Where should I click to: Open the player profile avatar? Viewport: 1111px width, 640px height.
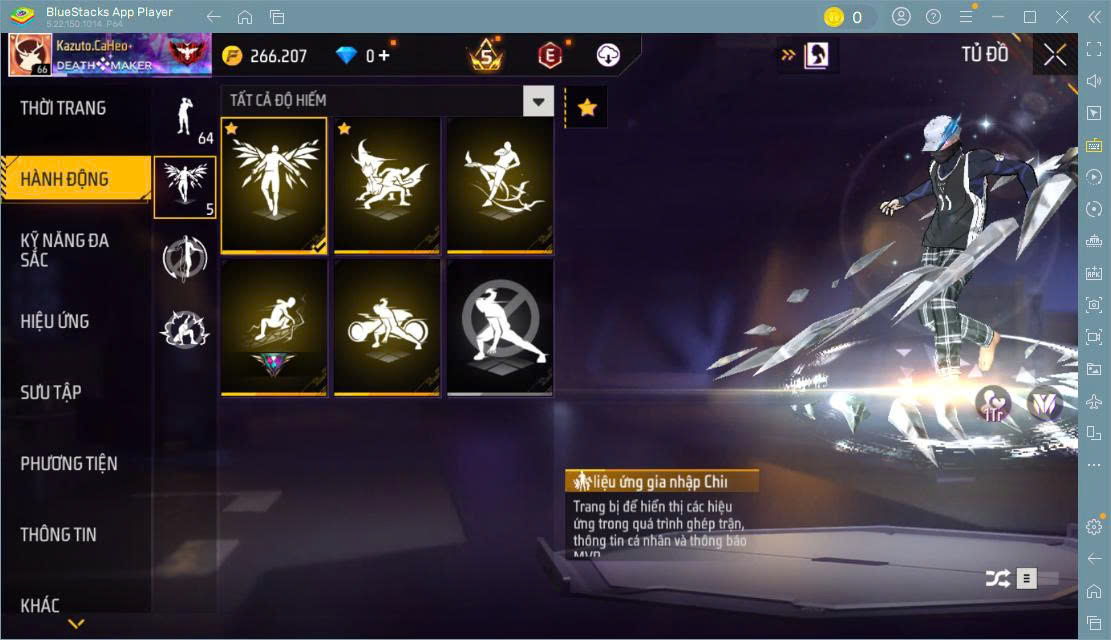click(x=30, y=55)
